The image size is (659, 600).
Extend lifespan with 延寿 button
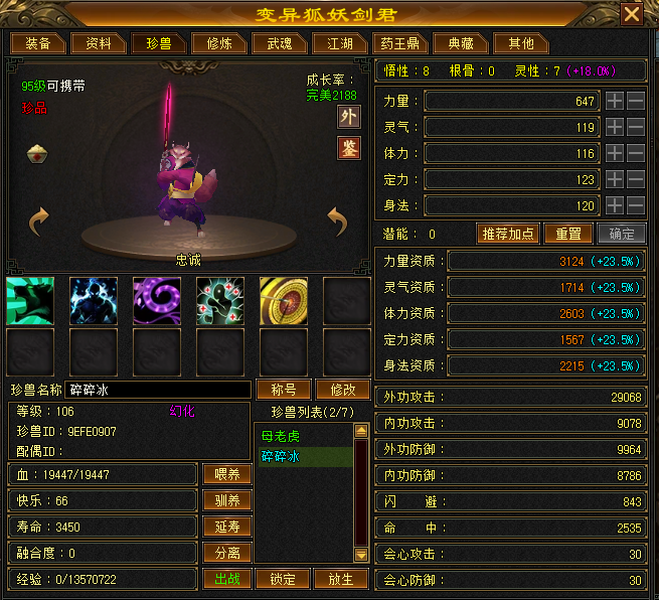coord(227,526)
